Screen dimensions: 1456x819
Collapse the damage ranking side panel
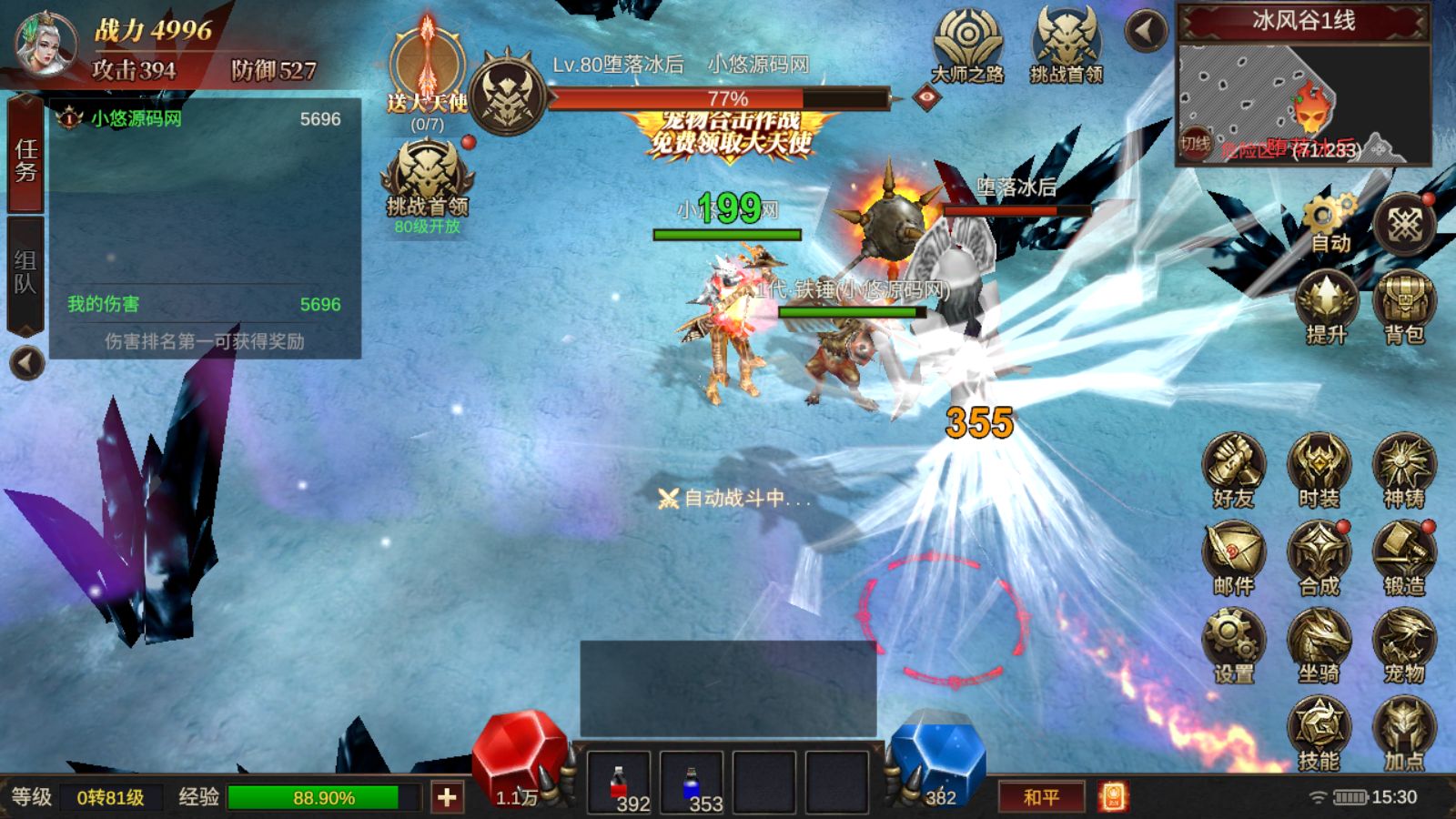tap(27, 364)
